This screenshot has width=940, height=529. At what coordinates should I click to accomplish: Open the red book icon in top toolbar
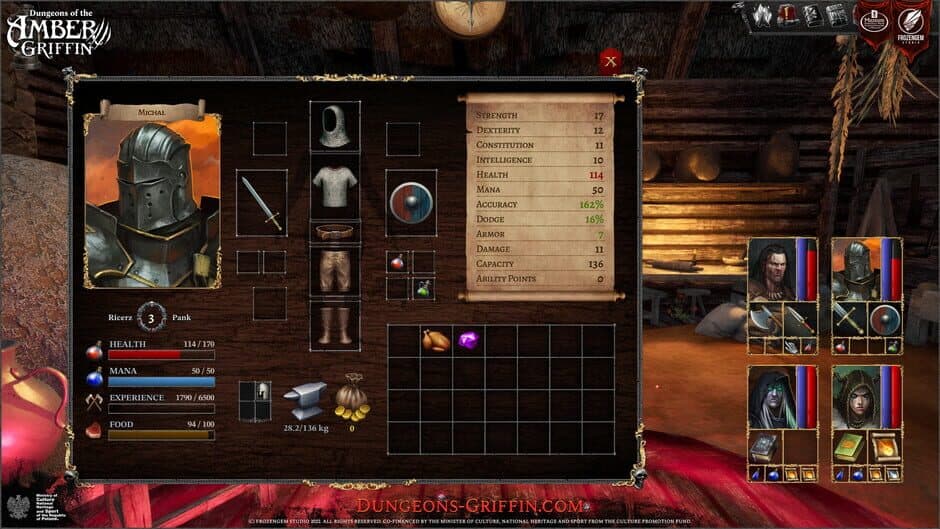pos(787,15)
